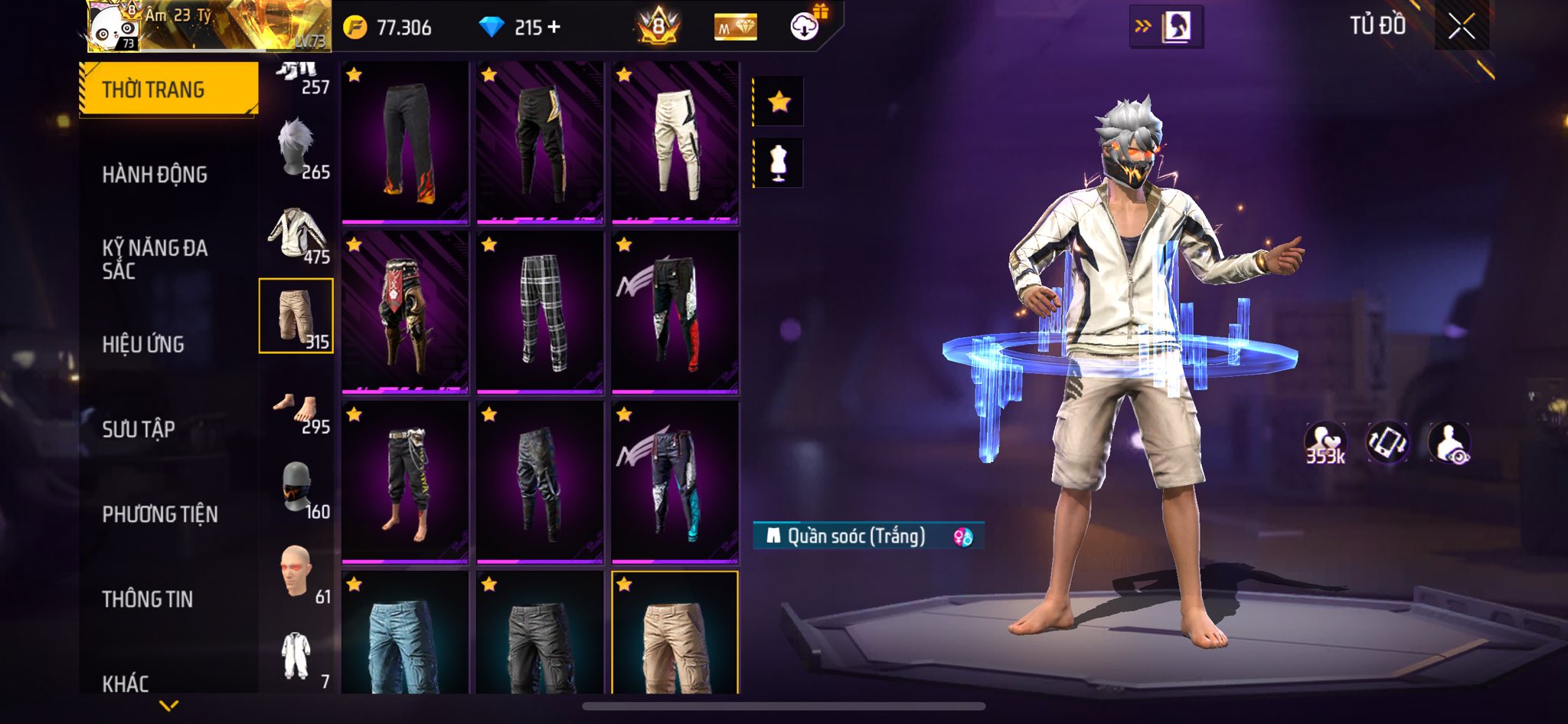Select the HIỆU ỨNG tab

click(143, 345)
